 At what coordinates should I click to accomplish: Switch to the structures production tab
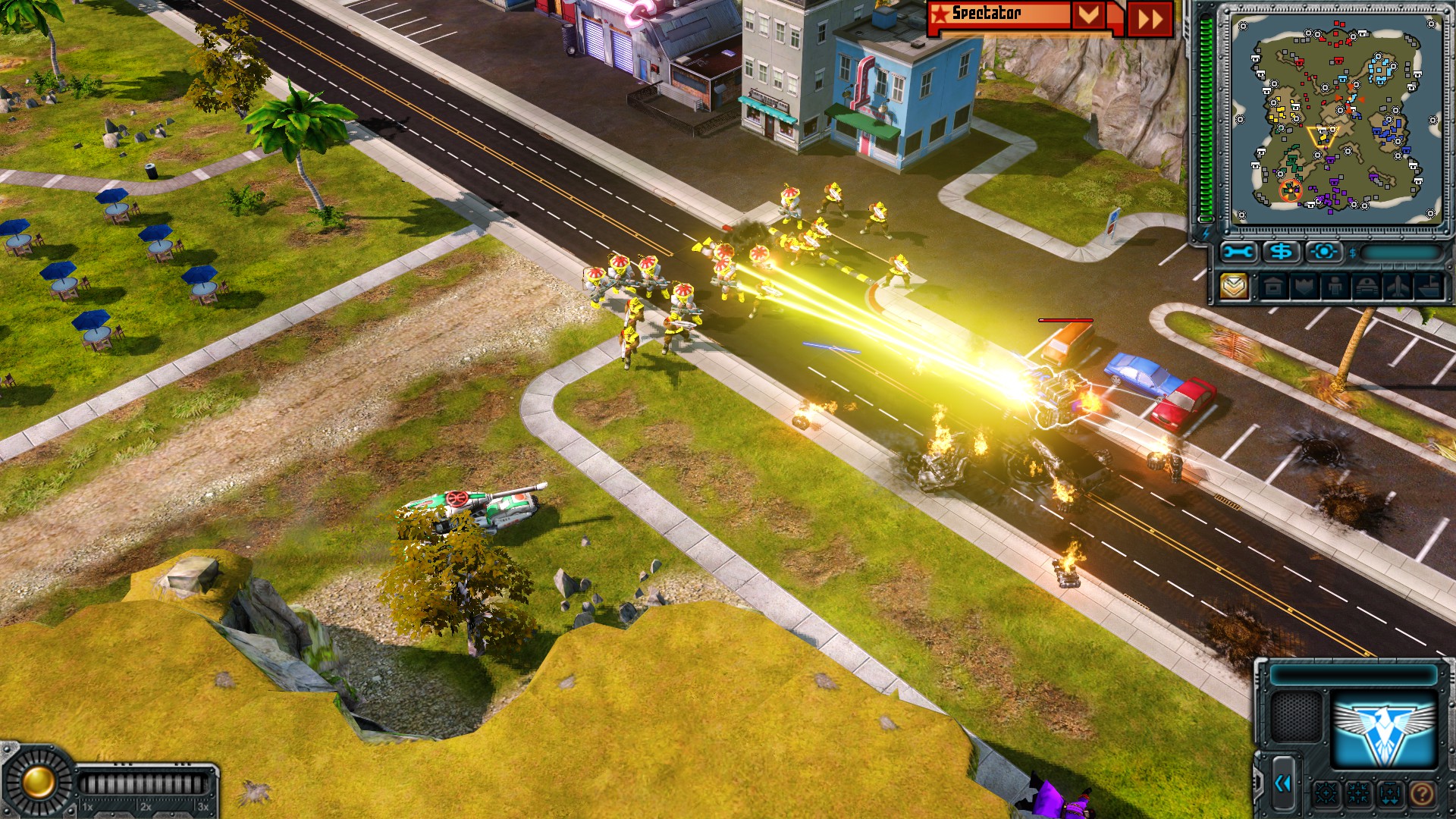(x=1273, y=287)
